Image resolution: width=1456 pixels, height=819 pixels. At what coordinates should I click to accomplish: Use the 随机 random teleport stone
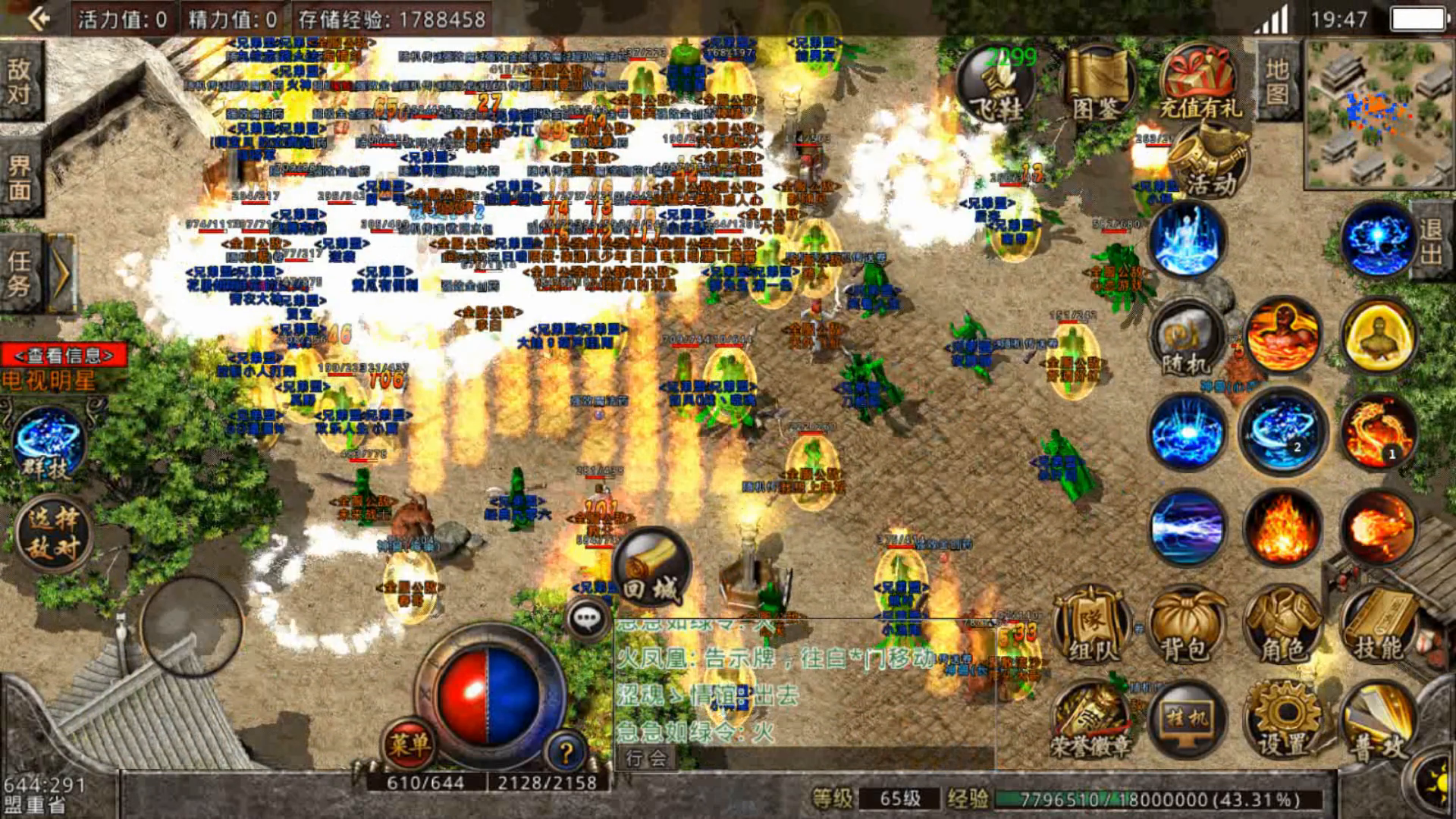[1186, 338]
